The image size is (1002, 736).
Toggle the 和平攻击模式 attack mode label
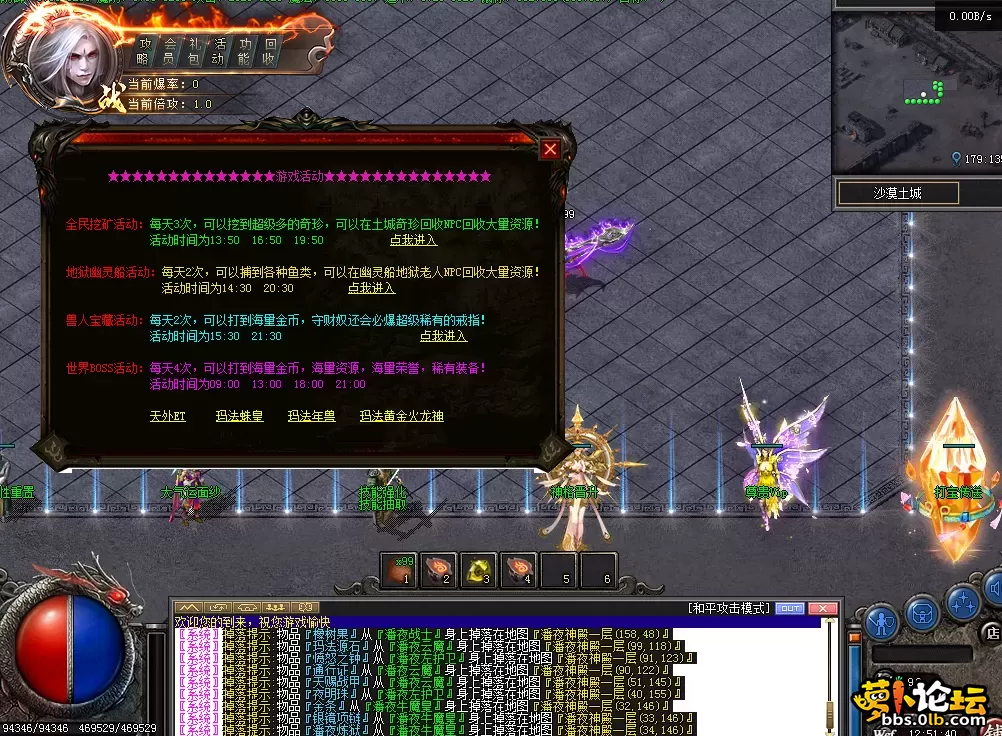[x=729, y=608]
